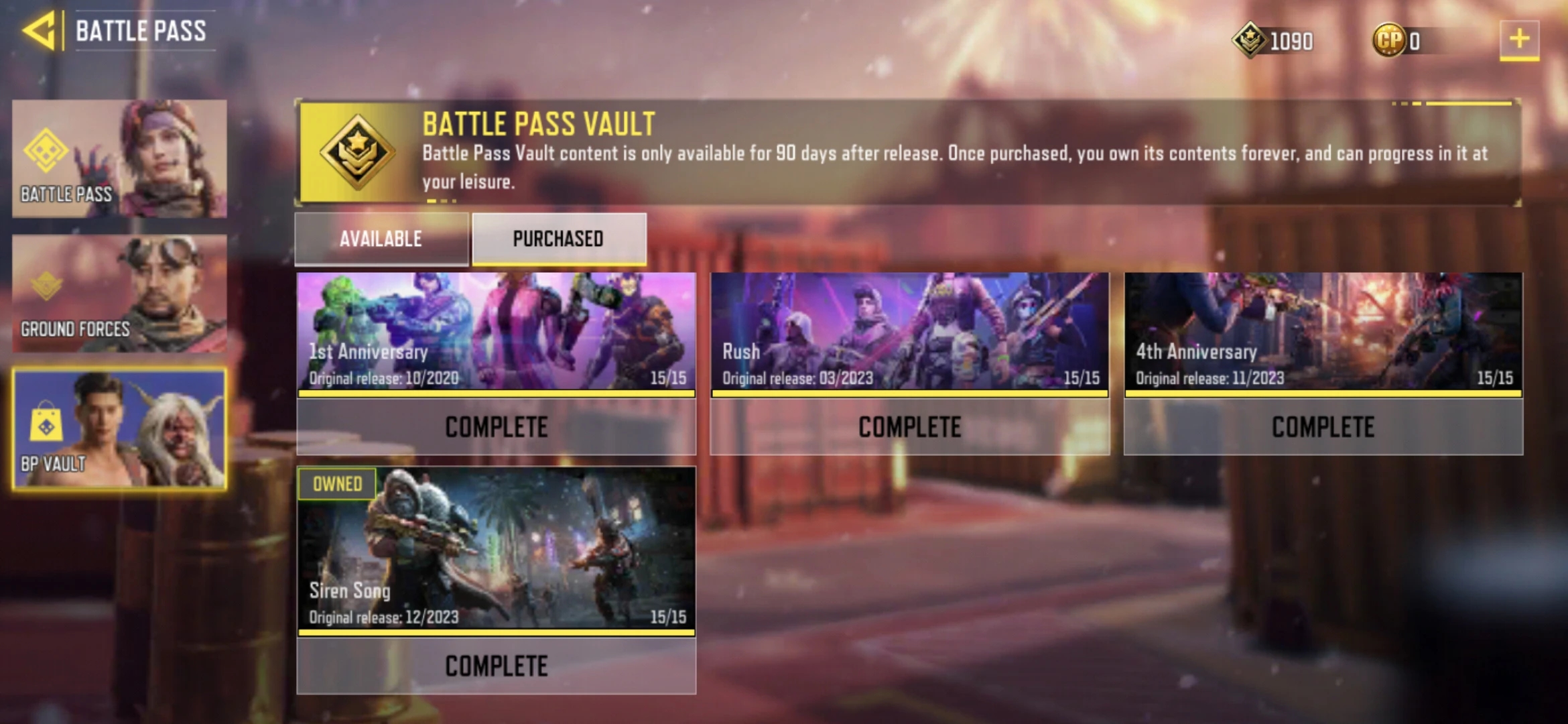This screenshot has width=1568, height=724.
Task: Click Complete under Rush
Action: click(909, 427)
